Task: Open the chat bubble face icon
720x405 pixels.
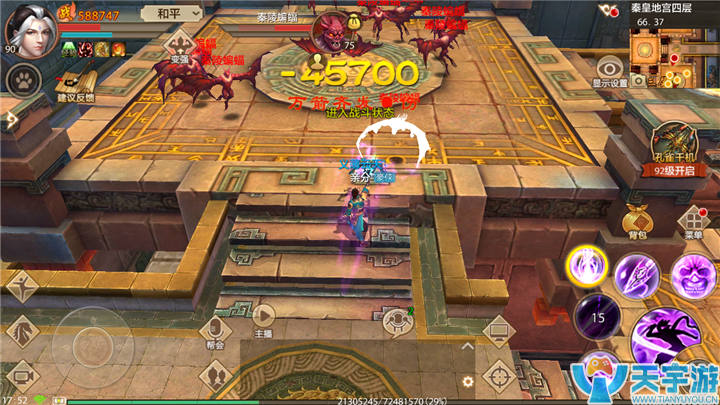Action: coord(398,320)
